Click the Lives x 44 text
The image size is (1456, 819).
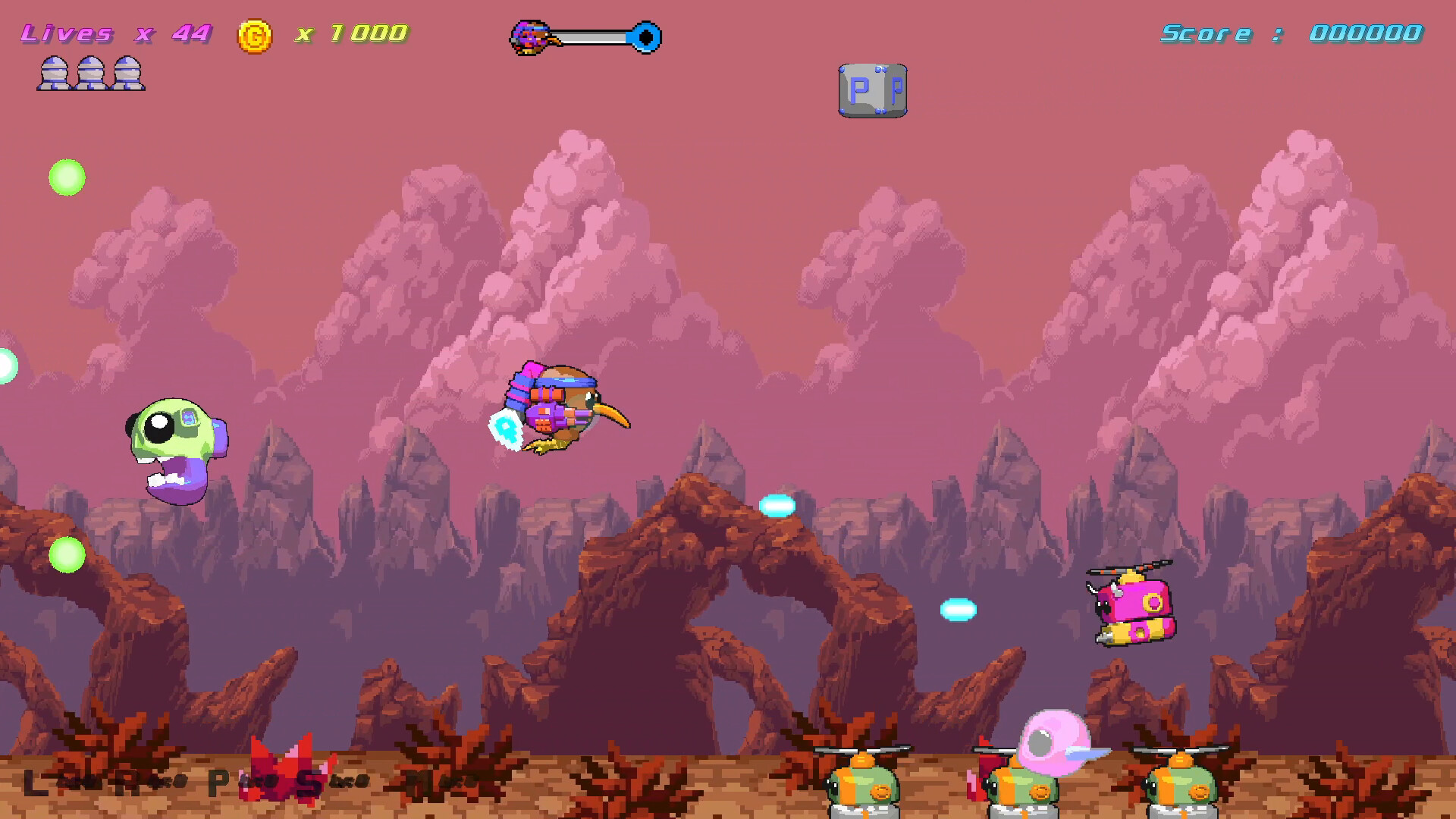(114, 33)
